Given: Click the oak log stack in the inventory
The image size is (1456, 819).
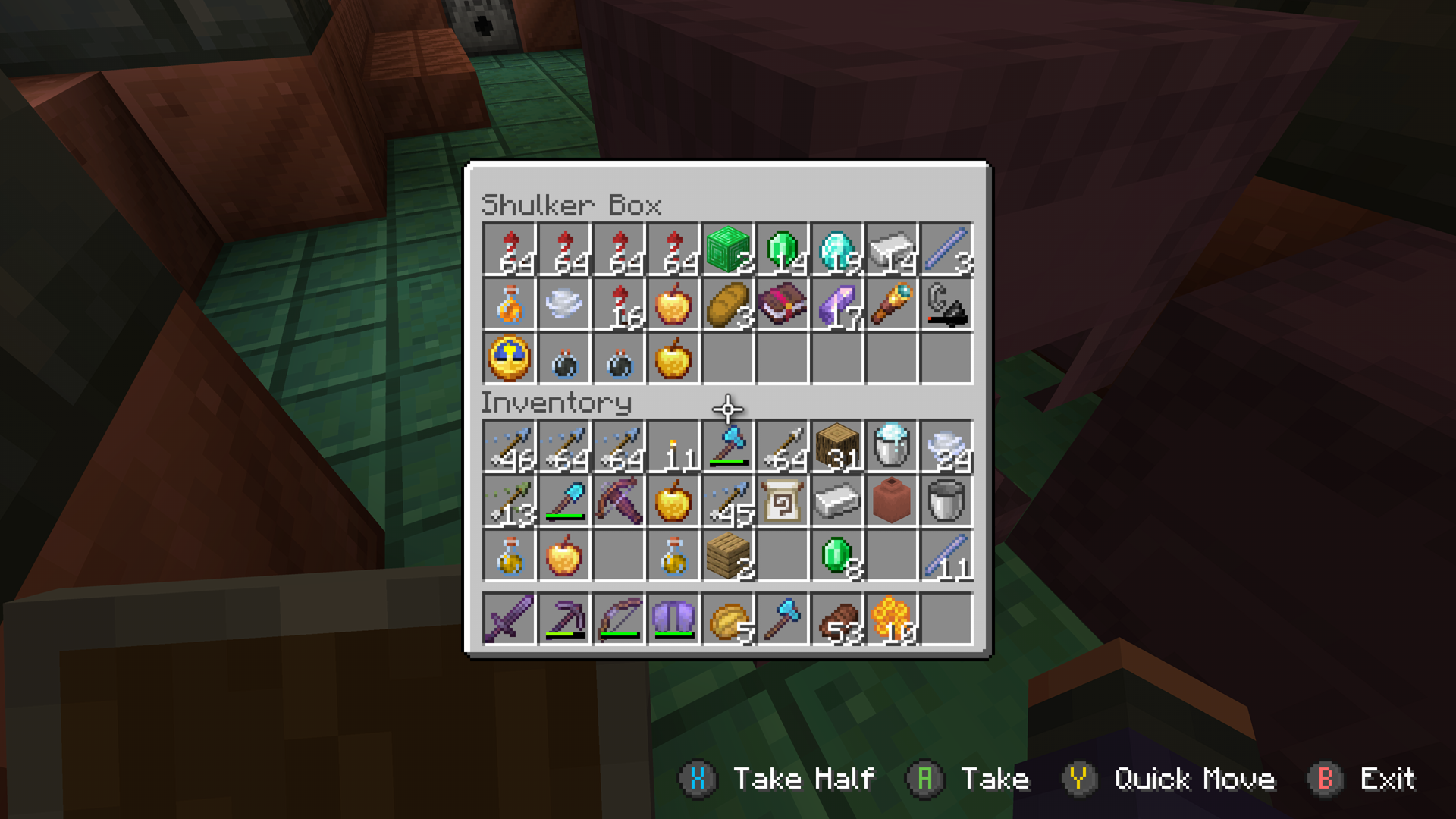Looking at the screenshot, I should tap(836, 445).
